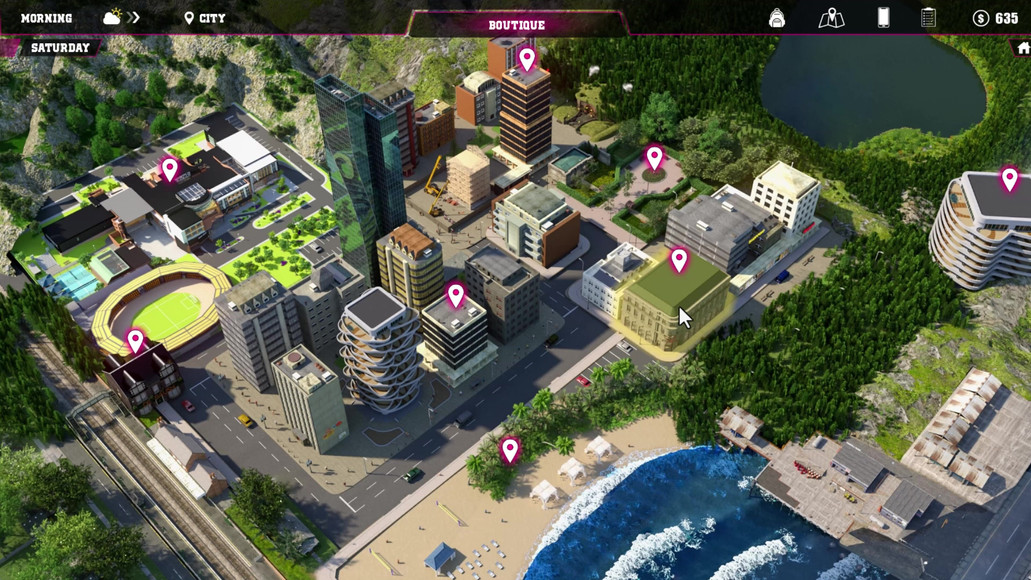Choose the marker on the dark red building by the stadium
The height and width of the screenshot is (580, 1031).
pyautogui.click(x=136, y=341)
